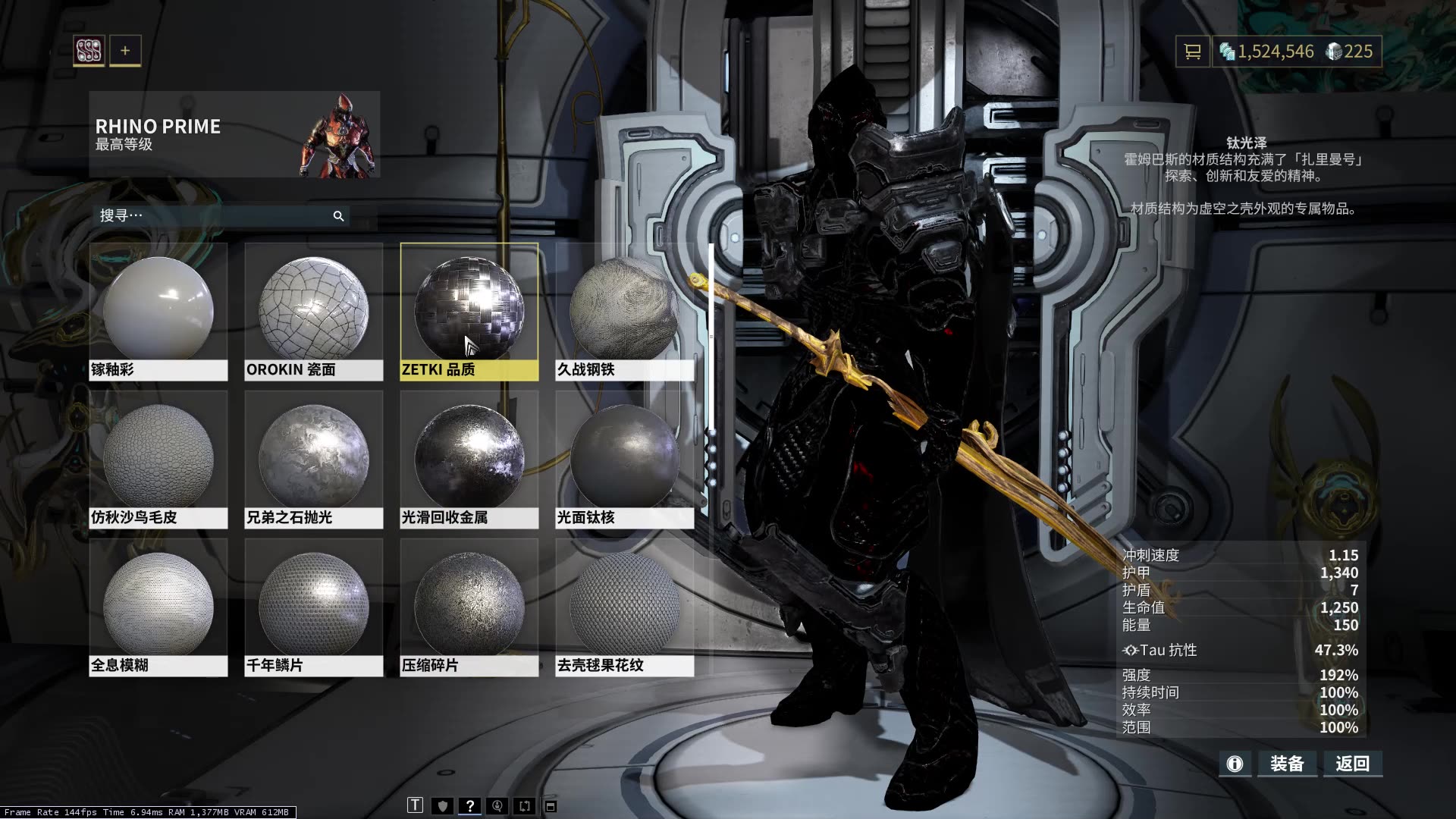
Task: Open the shopping cart market icon
Action: [x=1193, y=52]
